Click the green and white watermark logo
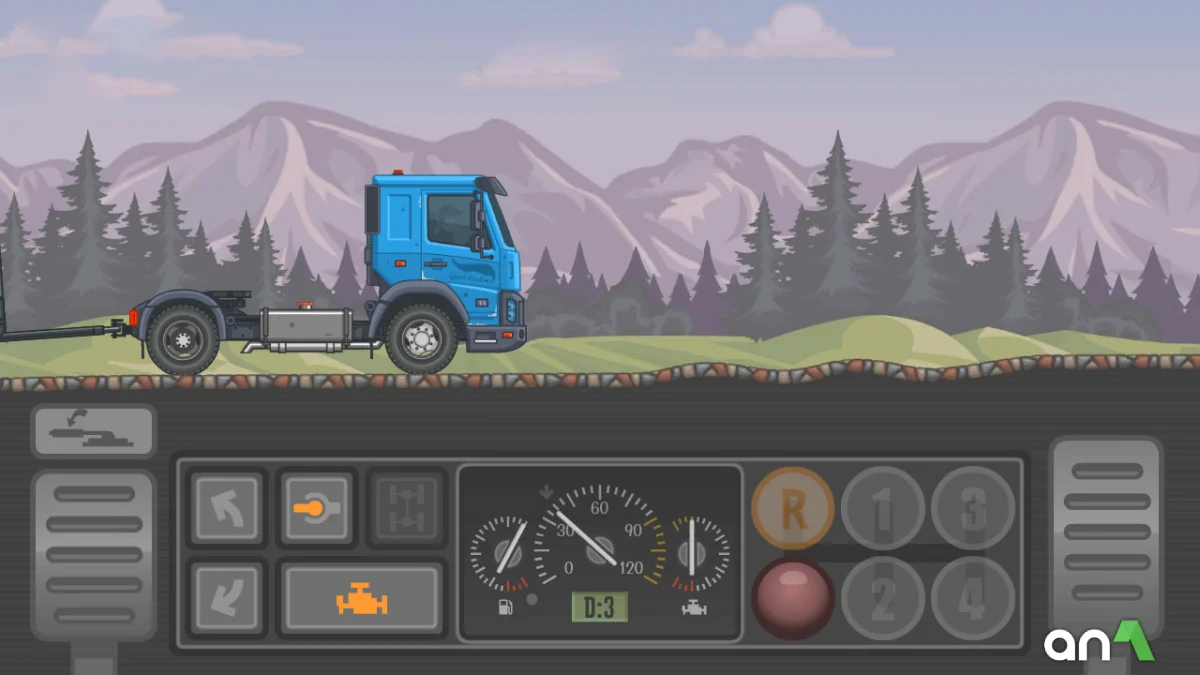Image resolution: width=1200 pixels, height=675 pixels. (1099, 642)
